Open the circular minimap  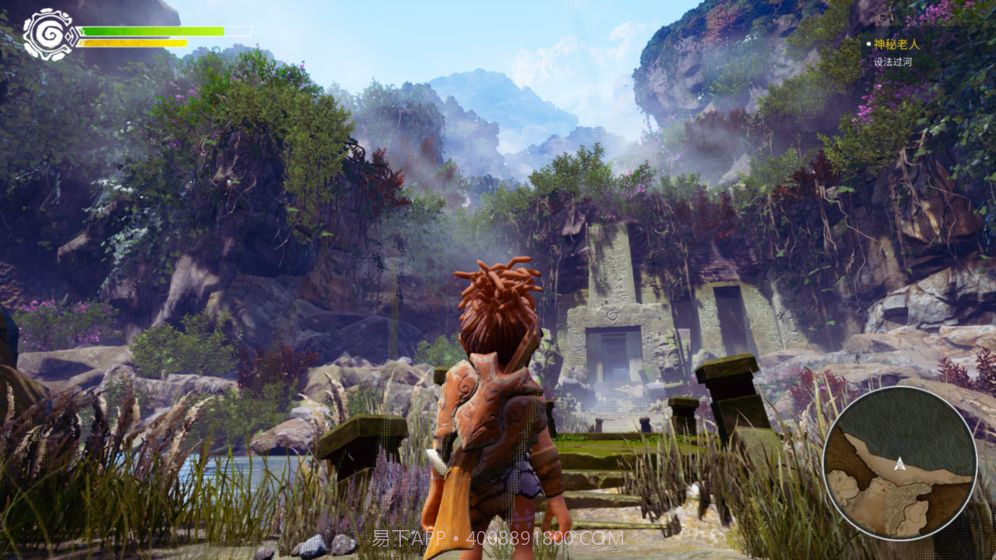900,462
